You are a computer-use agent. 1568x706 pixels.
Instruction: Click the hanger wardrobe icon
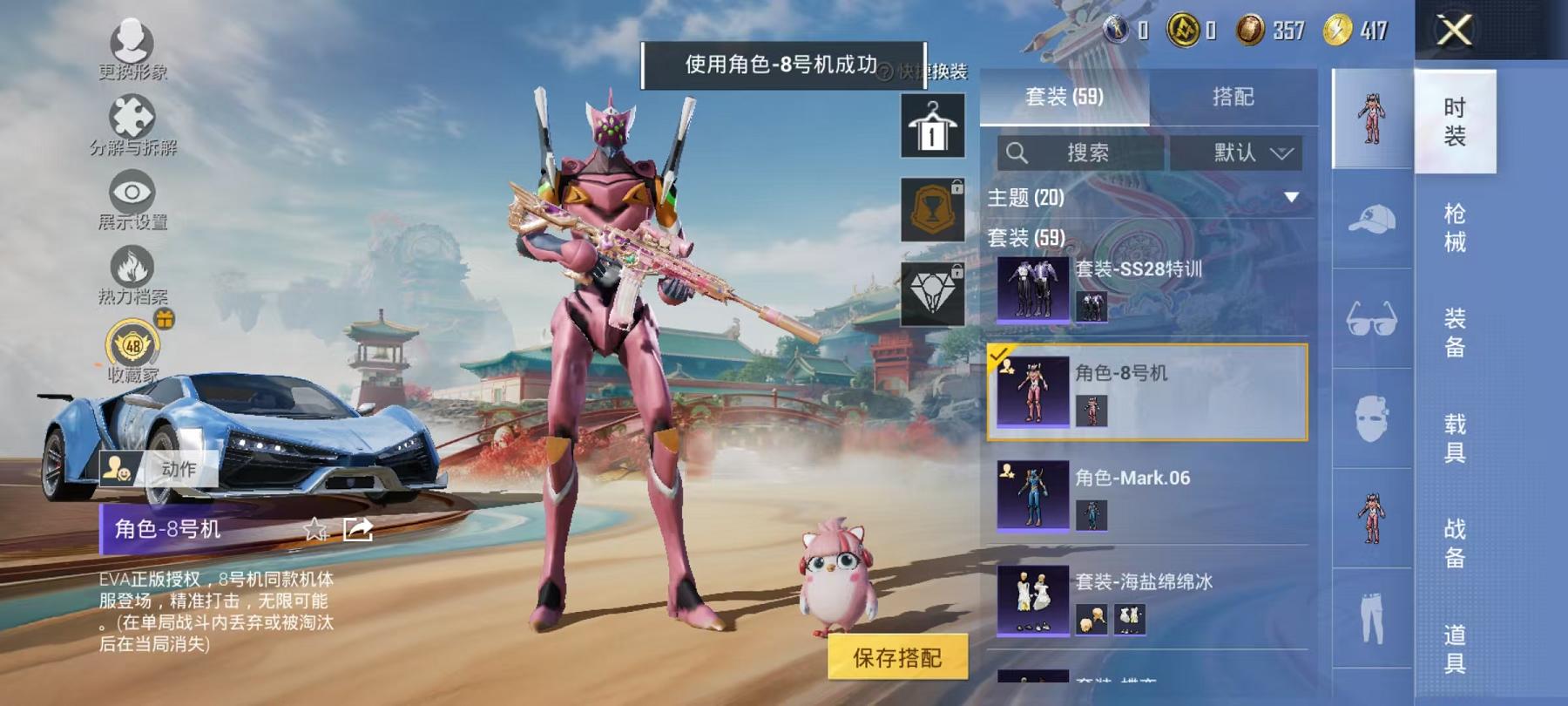[930, 126]
